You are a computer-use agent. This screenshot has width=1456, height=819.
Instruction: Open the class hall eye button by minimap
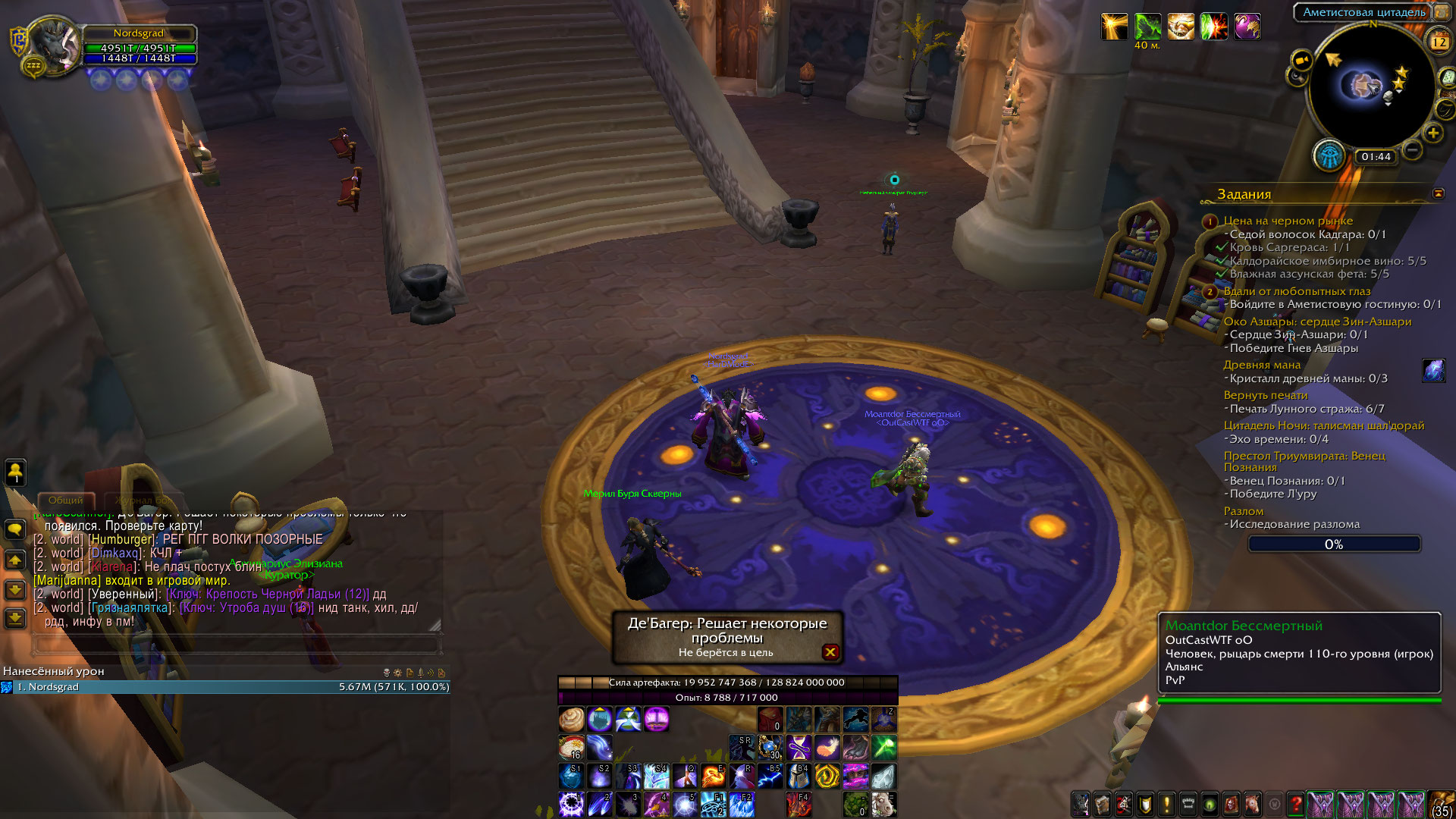pos(1329,156)
